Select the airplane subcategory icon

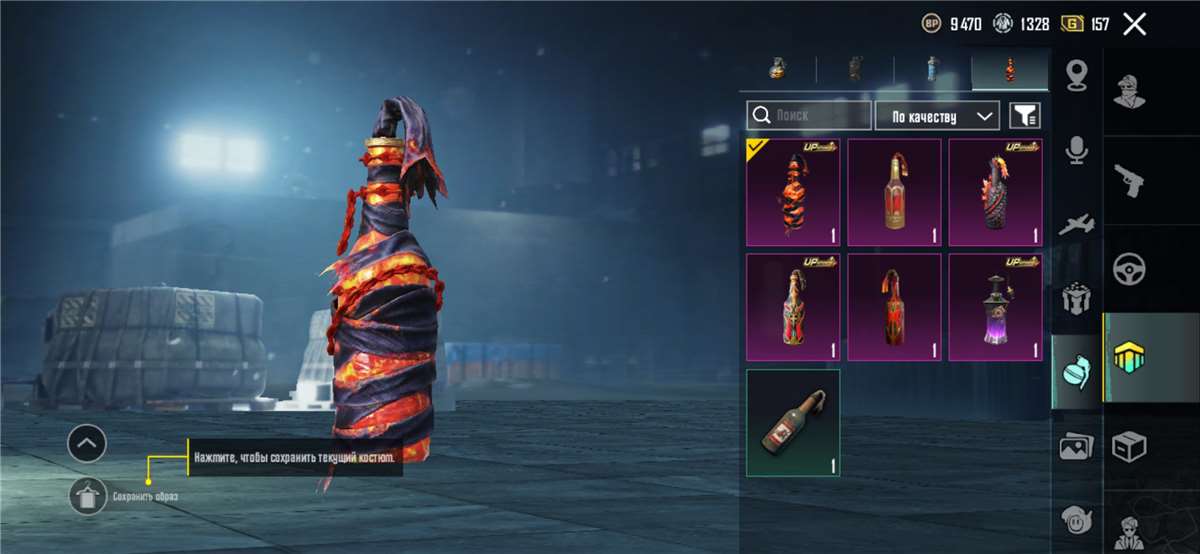click(1076, 224)
